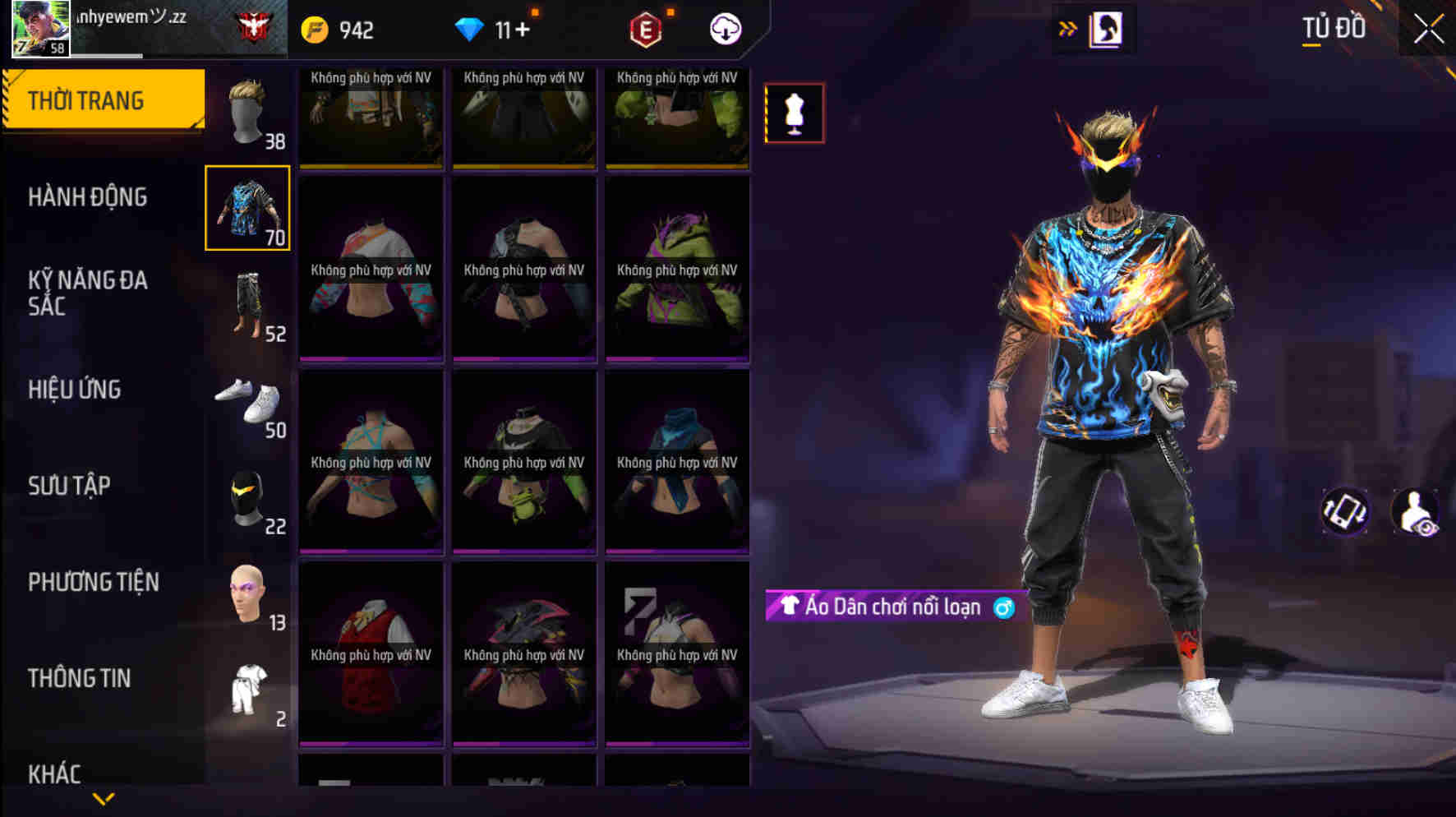Open the SƯU TẬP menu item
This screenshot has height=817, width=1456.
pyautogui.click(x=70, y=487)
